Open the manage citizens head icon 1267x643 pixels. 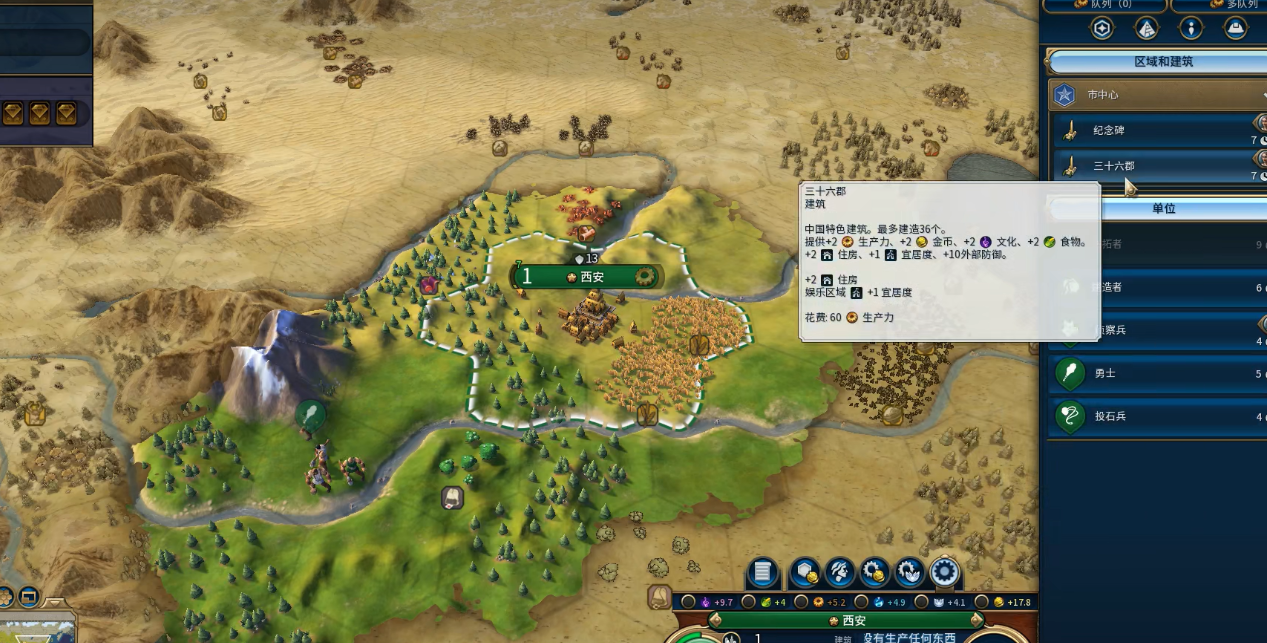pos(839,573)
